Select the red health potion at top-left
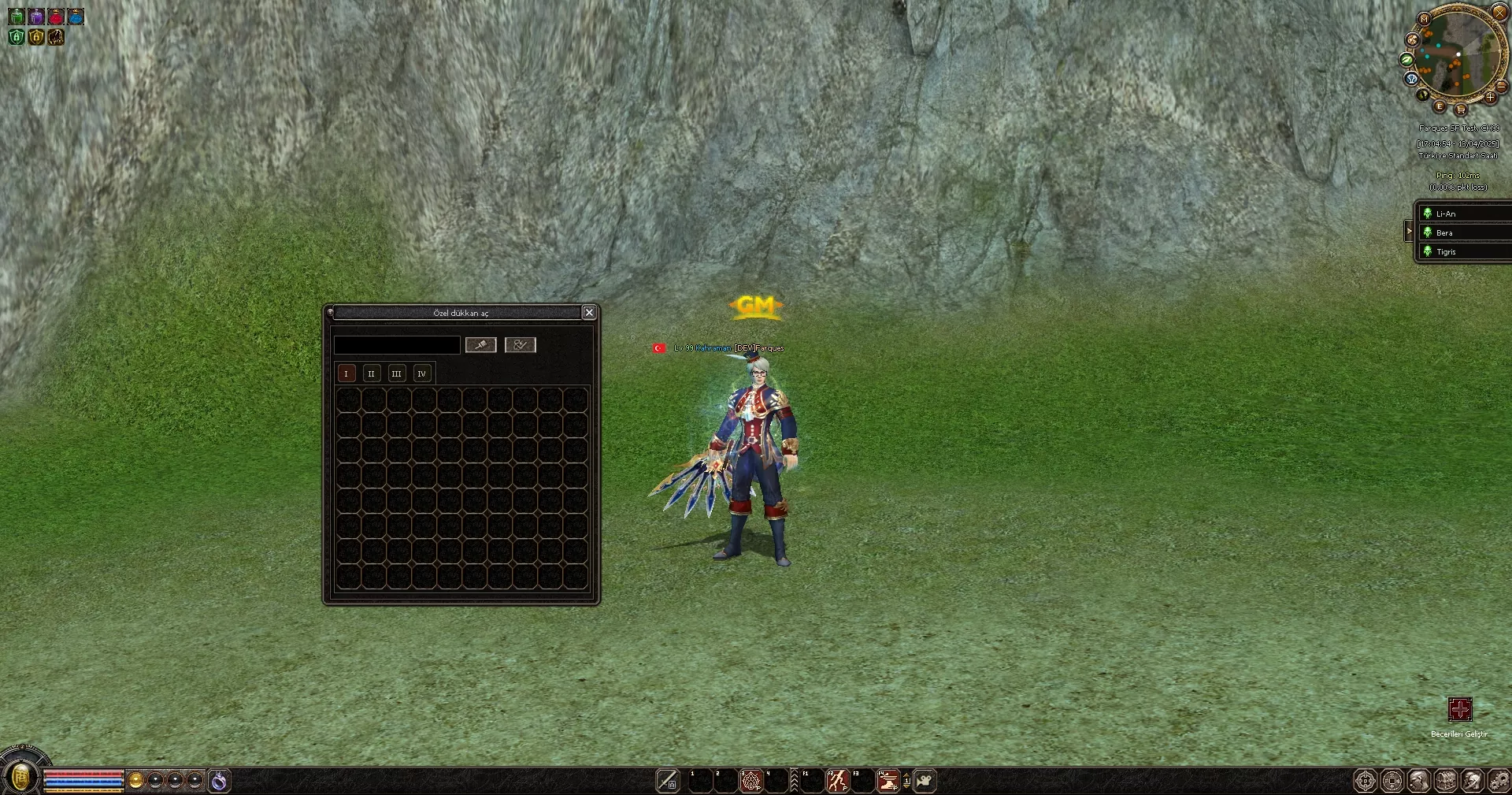 click(56, 17)
